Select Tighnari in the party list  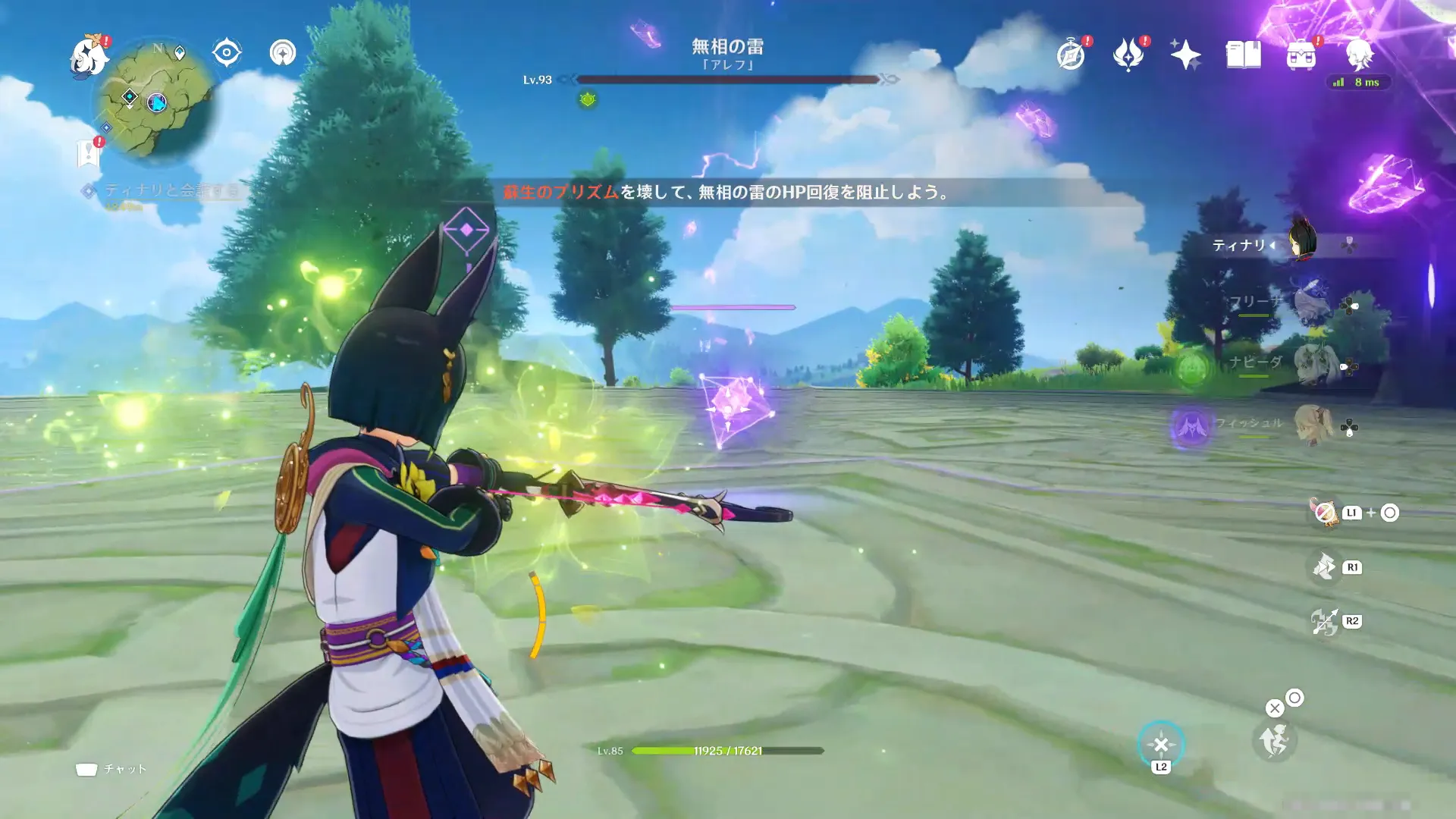point(1301,244)
